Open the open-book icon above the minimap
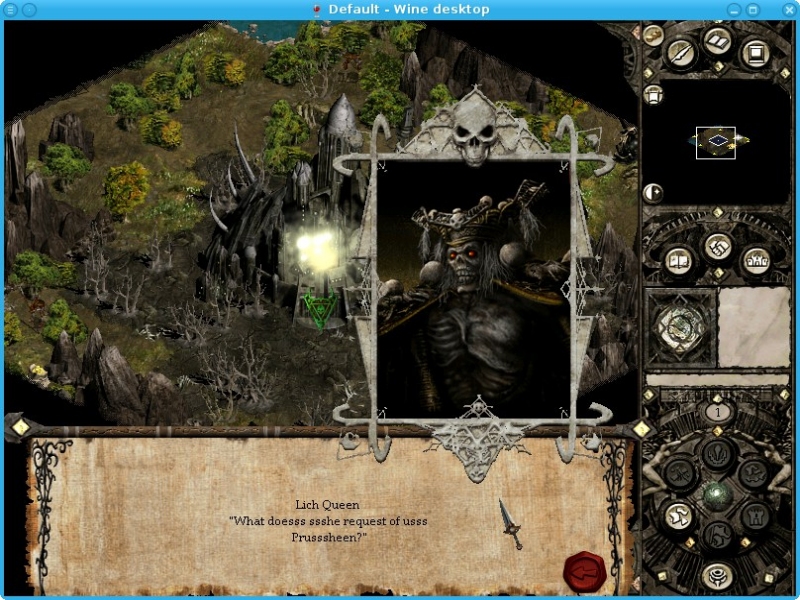 (x=718, y=43)
